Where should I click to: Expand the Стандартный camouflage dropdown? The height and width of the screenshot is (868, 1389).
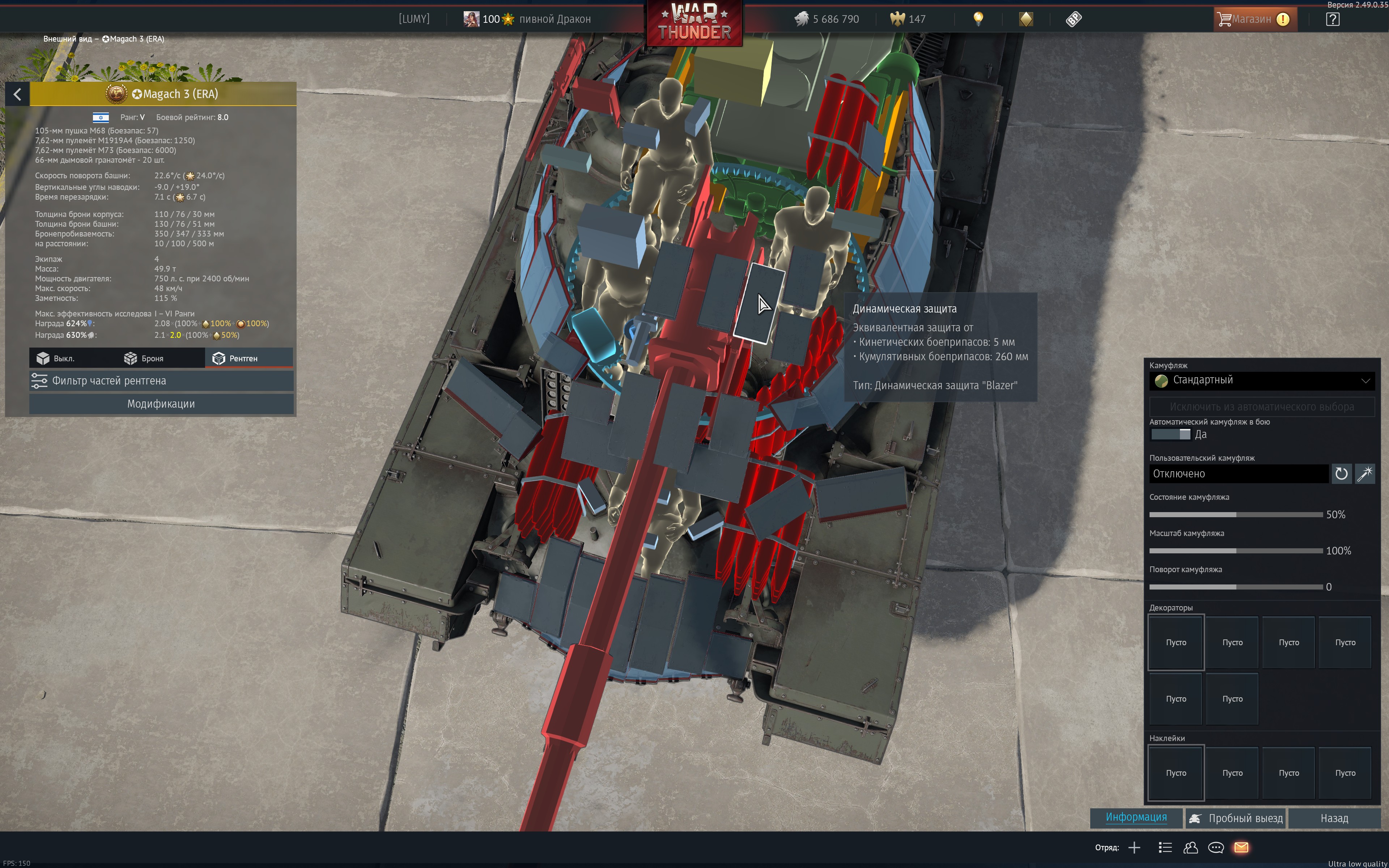point(1261,380)
